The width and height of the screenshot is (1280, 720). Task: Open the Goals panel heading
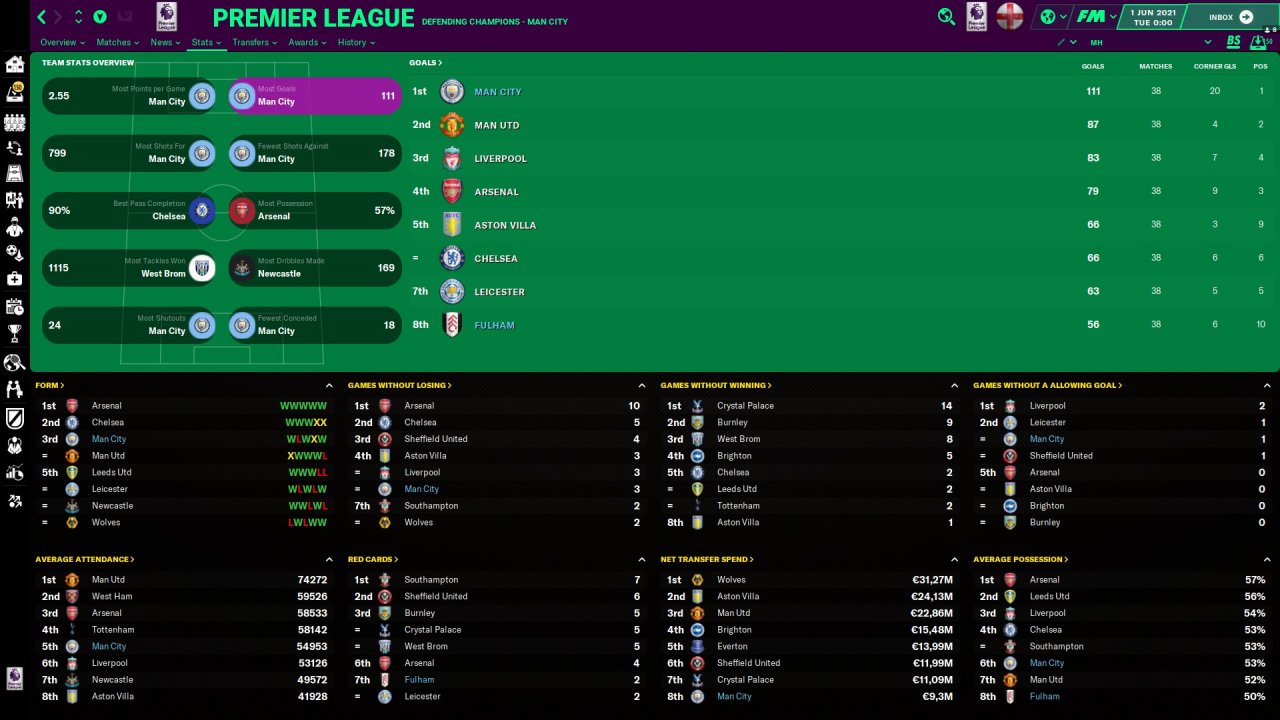tap(425, 63)
